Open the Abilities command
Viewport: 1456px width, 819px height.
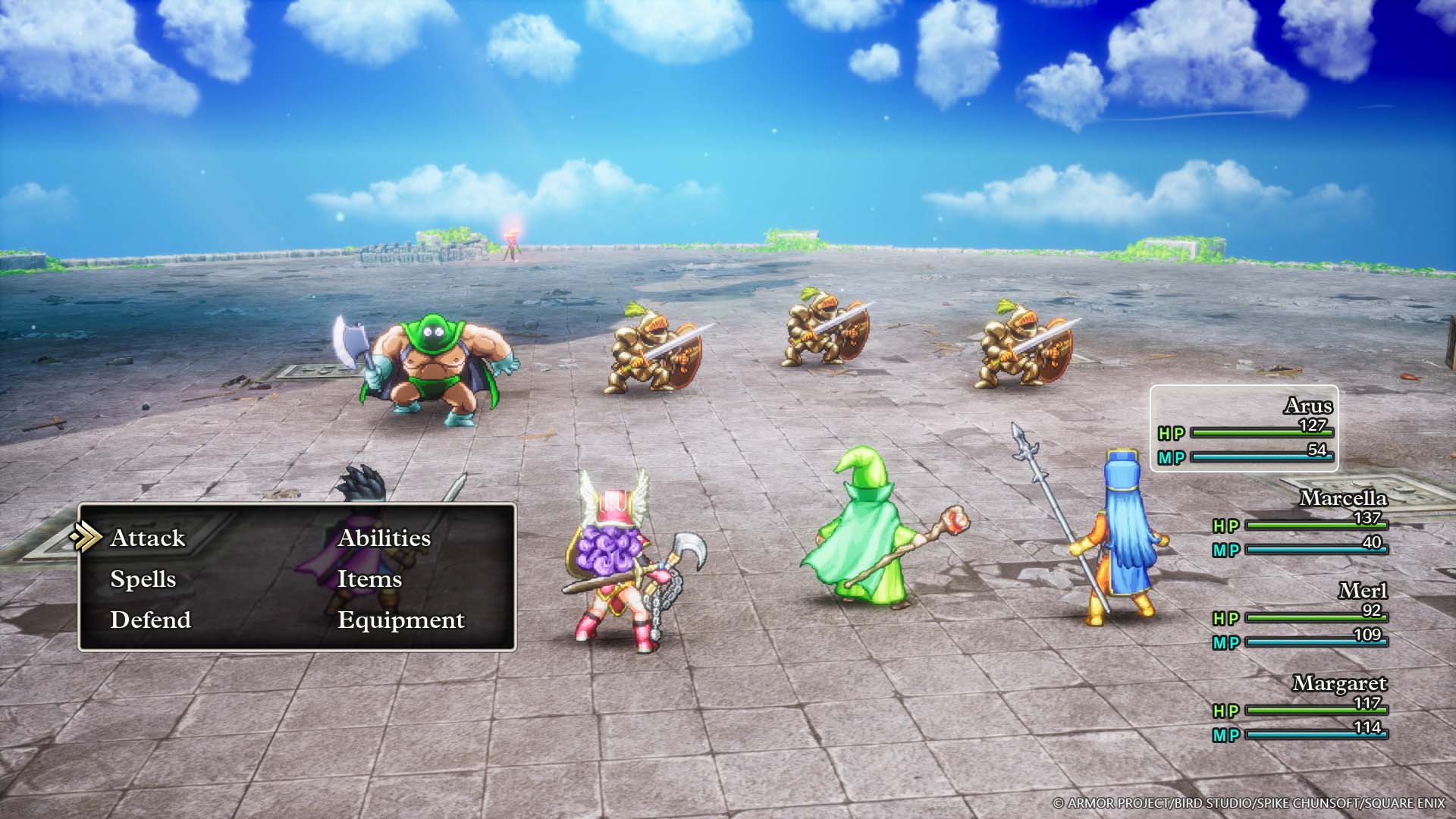pos(384,538)
